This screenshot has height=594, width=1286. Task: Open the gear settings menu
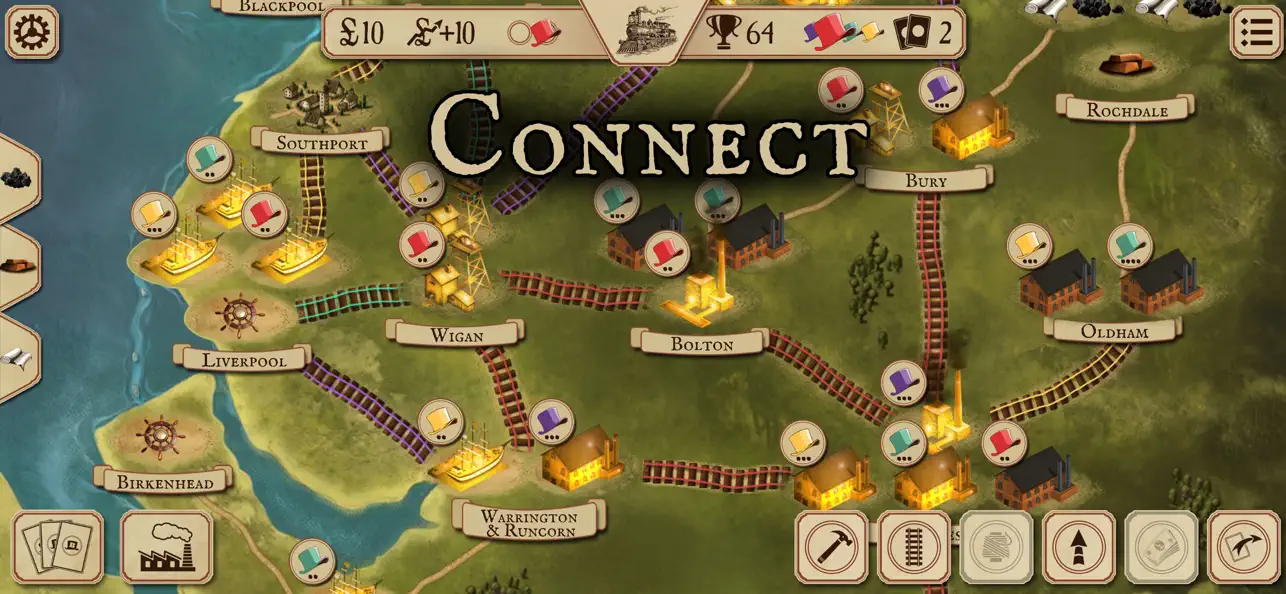(x=32, y=32)
